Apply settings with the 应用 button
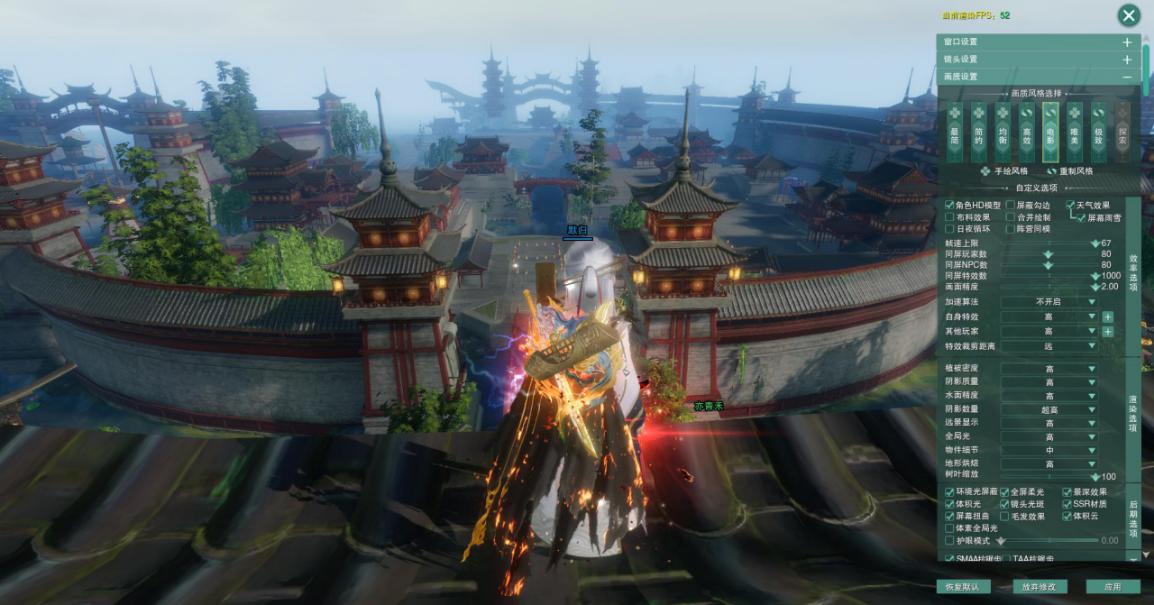 [x=1112, y=587]
